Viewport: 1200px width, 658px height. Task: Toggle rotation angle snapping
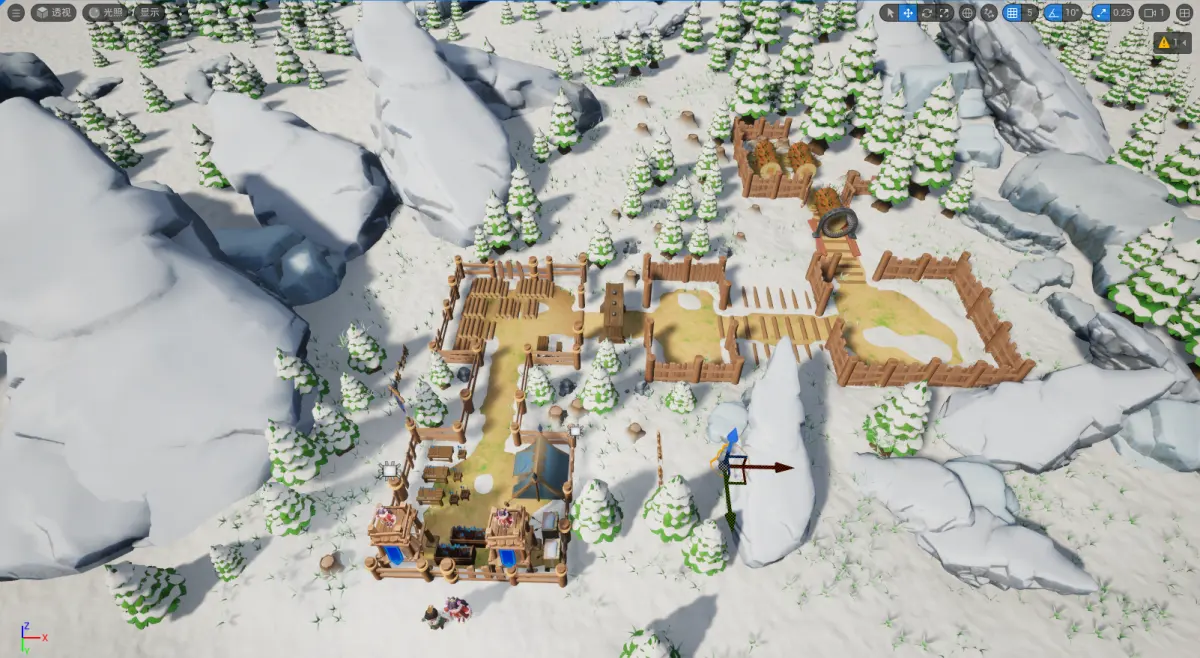click(1052, 13)
